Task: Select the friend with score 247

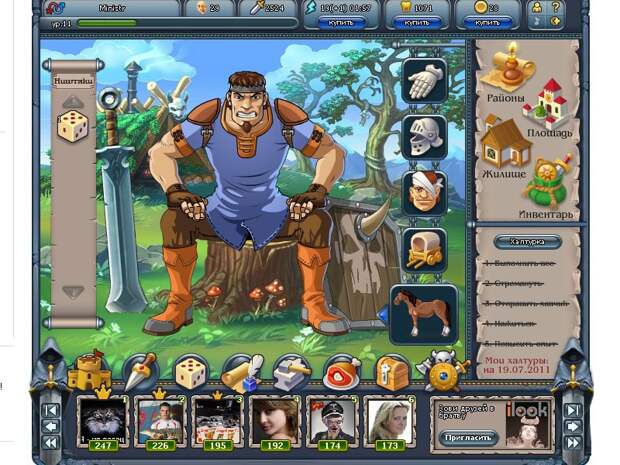Action: (103, 420)
